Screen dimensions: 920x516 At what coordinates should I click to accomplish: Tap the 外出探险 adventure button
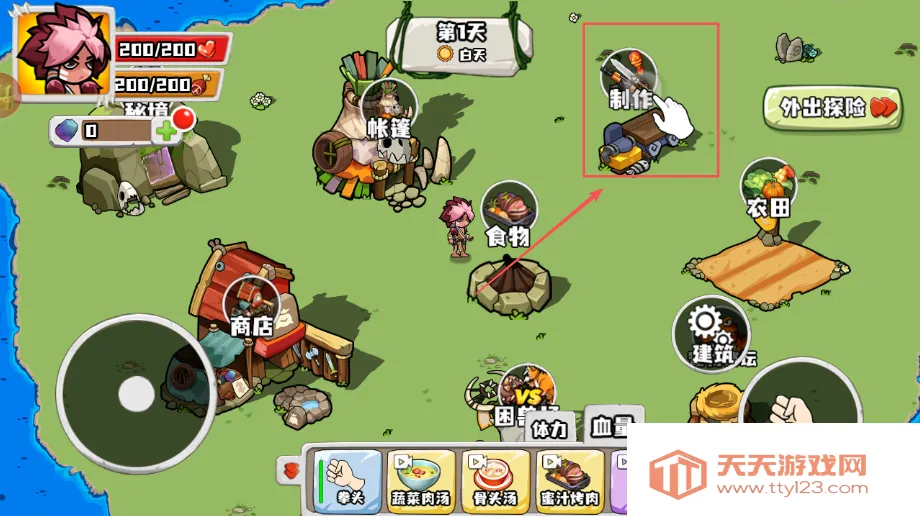pyautogui.click(x=825, y=107)
